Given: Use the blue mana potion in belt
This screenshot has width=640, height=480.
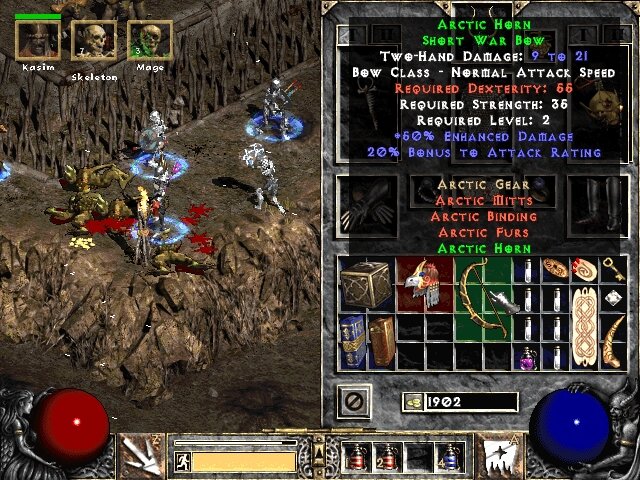Looking at the screenshot, I should 453,456.
